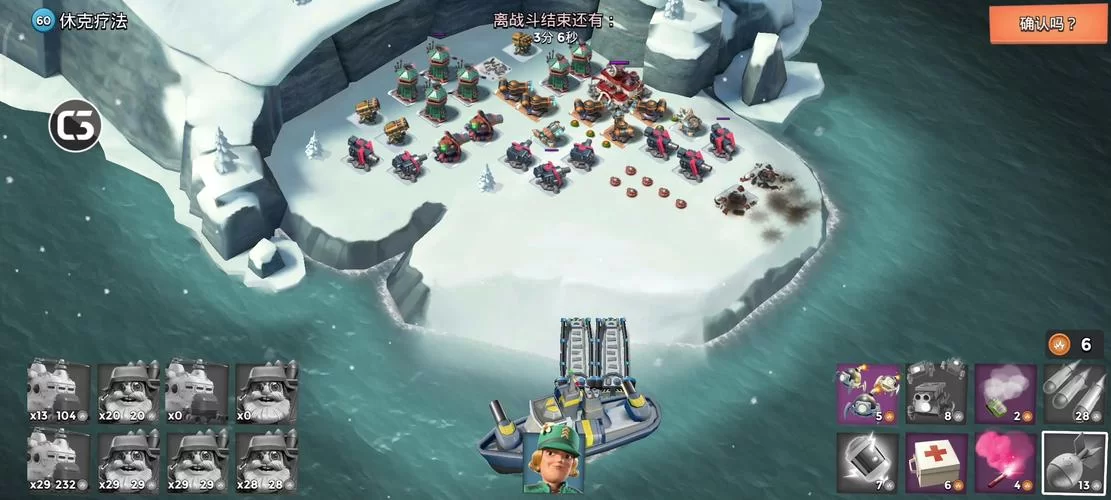Fire the pink Flare ability costing 4
1111x500 pixels.
coord(1005,463)
